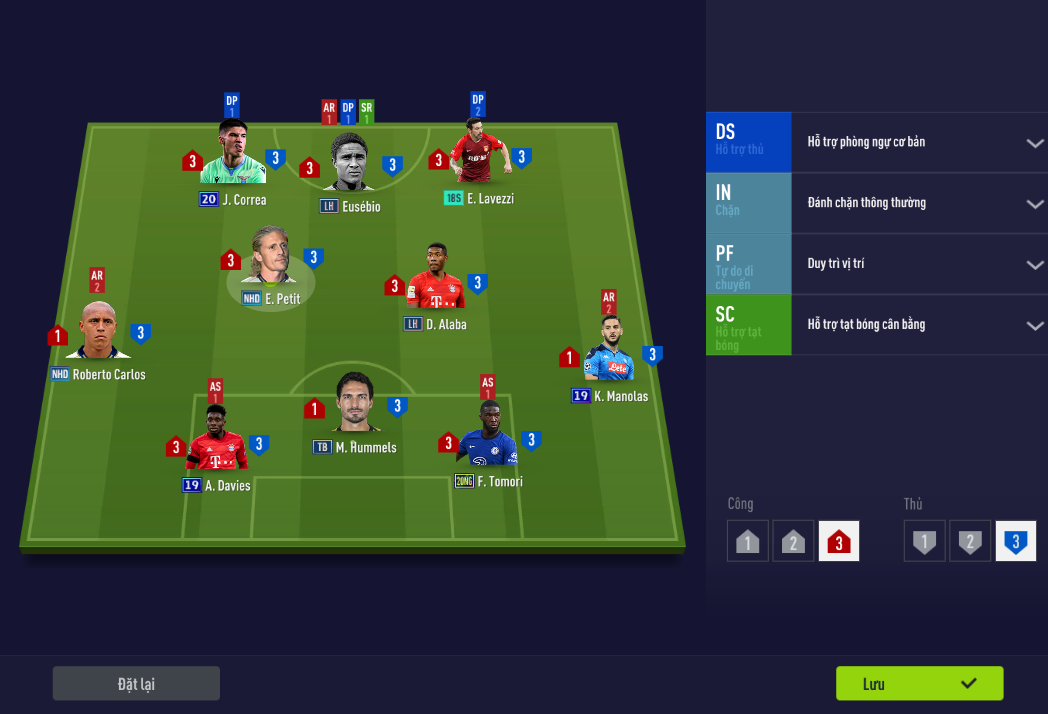The width and height of the screenshot is (1048, 714).
Task: Open the DS Hỗ trợ thủ dropdown
Action: (1034, 142)
